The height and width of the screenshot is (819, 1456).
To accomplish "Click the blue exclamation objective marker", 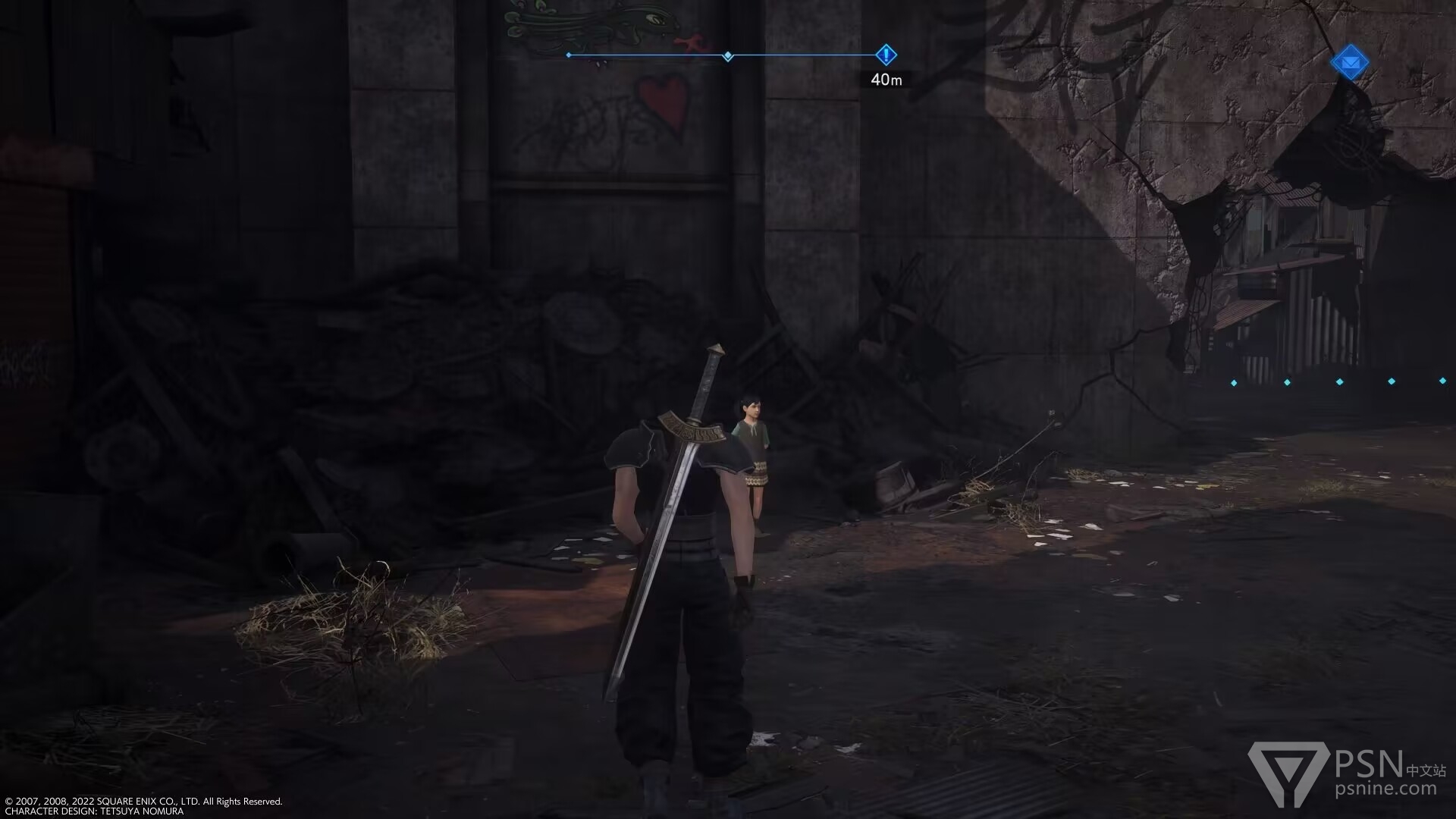I will (x=886, y=55).
